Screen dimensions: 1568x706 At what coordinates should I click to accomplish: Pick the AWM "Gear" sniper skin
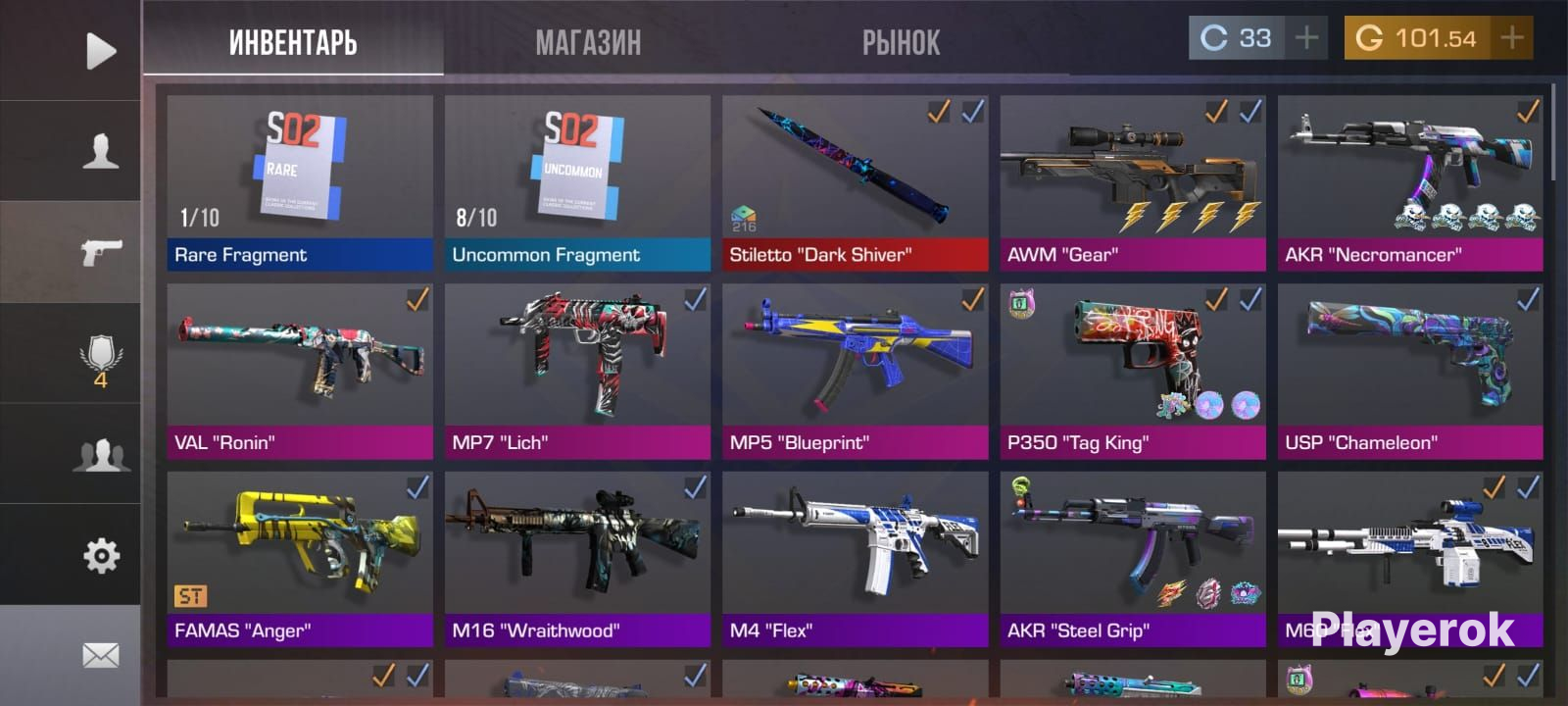[x=1133, y=182]
